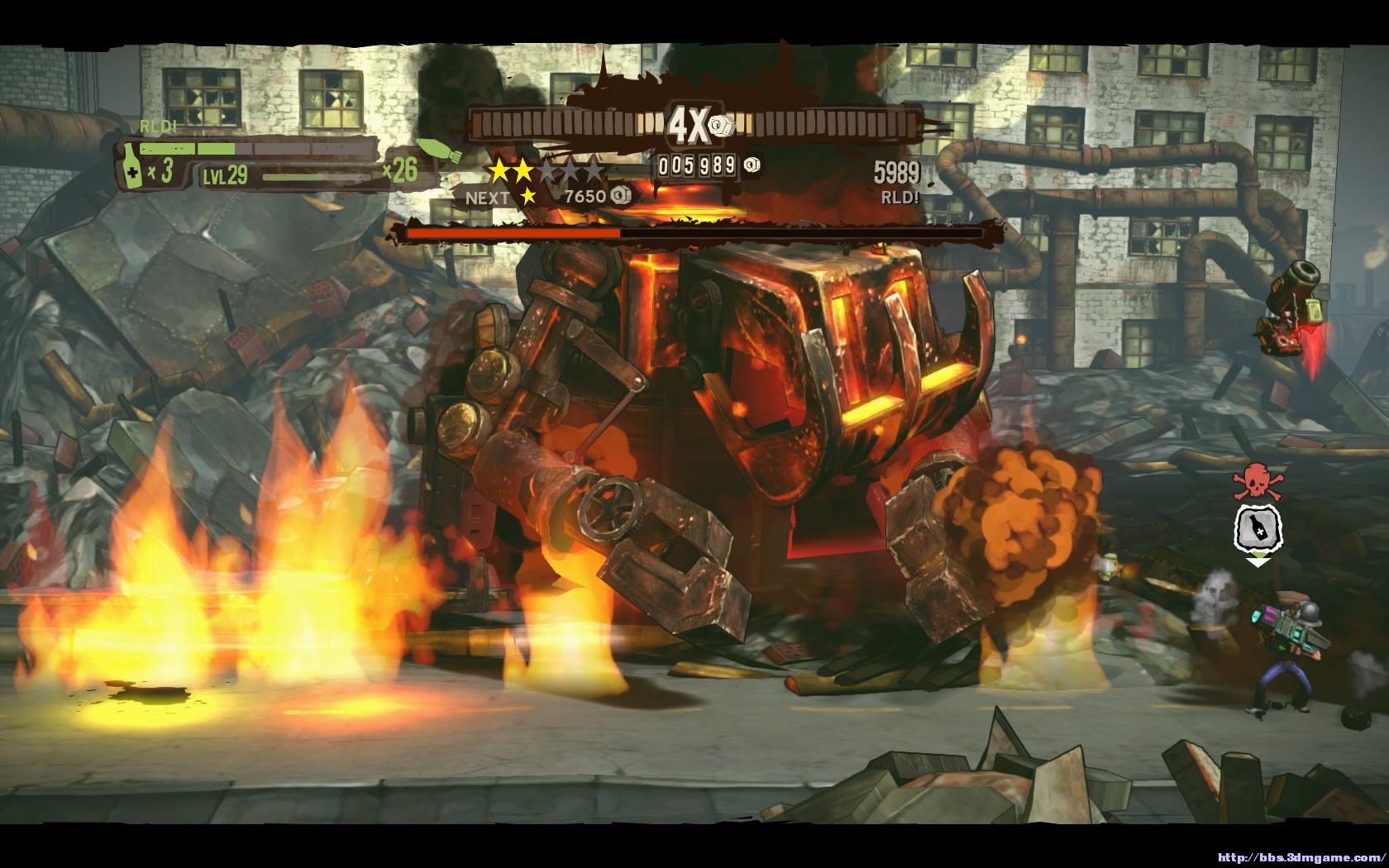This screenshot has height=868, width=1389.
Task: Click the green health bottle icon
Action: tap(131, 166)
